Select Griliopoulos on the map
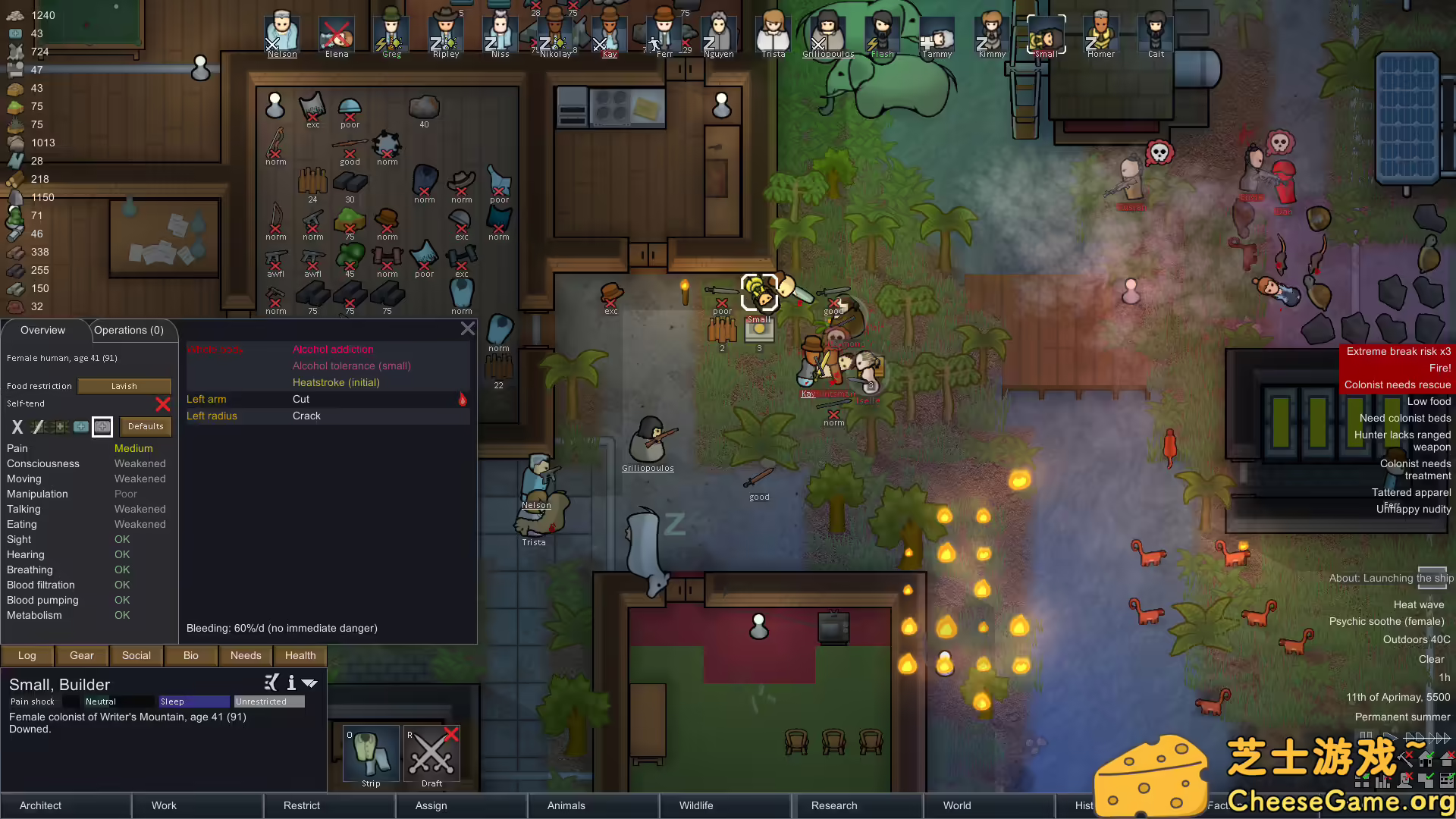1456x819 pixels. coord(648,444)
